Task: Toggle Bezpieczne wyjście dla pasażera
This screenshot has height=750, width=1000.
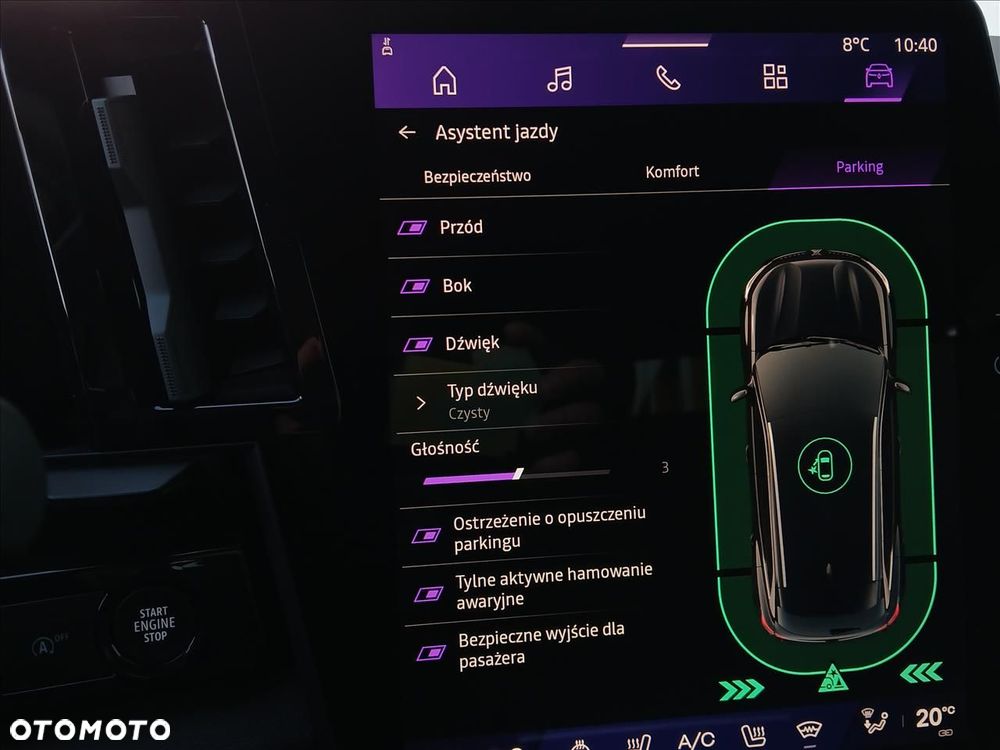Action: tap(431, 652)
